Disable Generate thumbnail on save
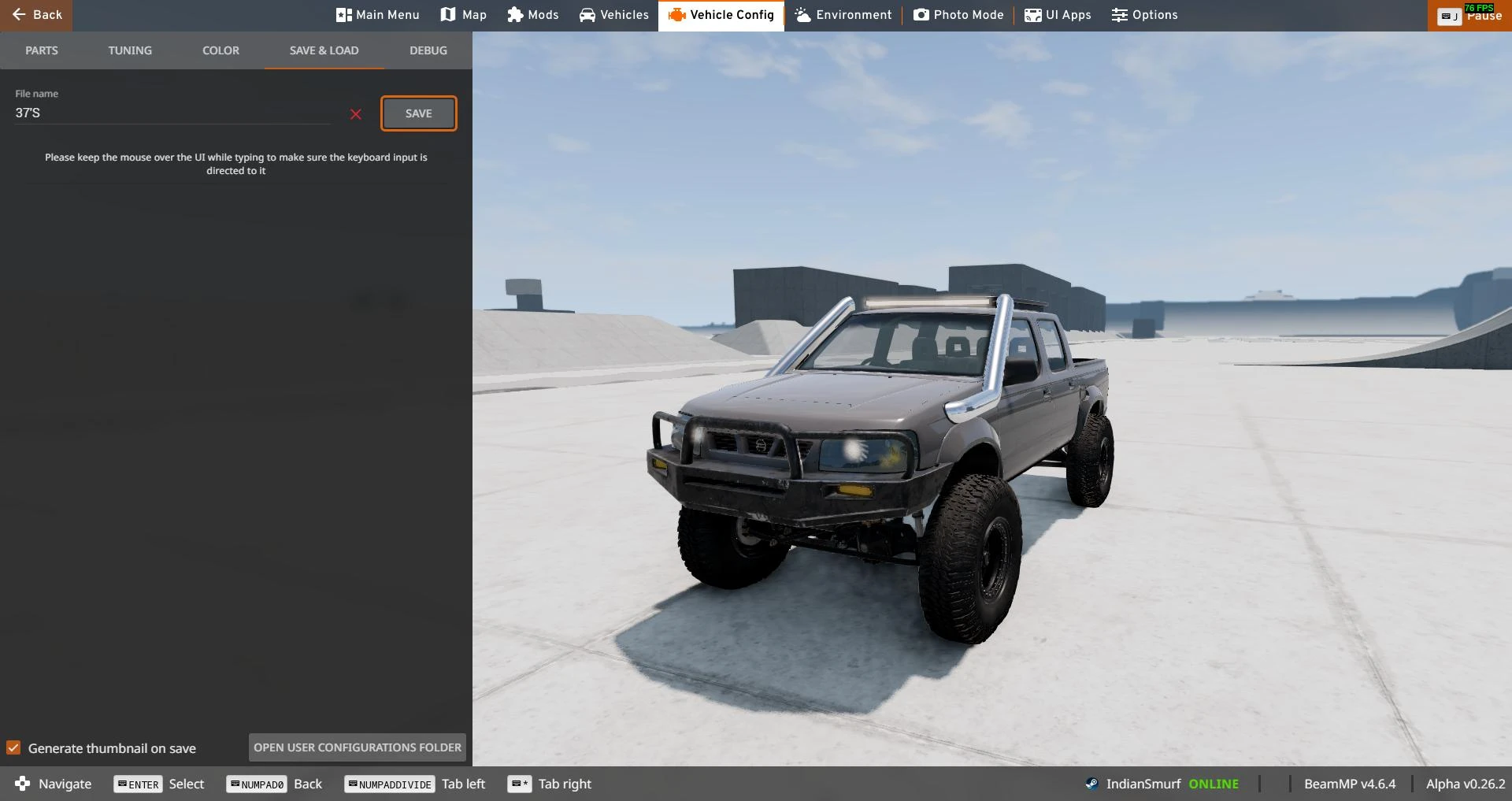 click(x=13, y=747)
